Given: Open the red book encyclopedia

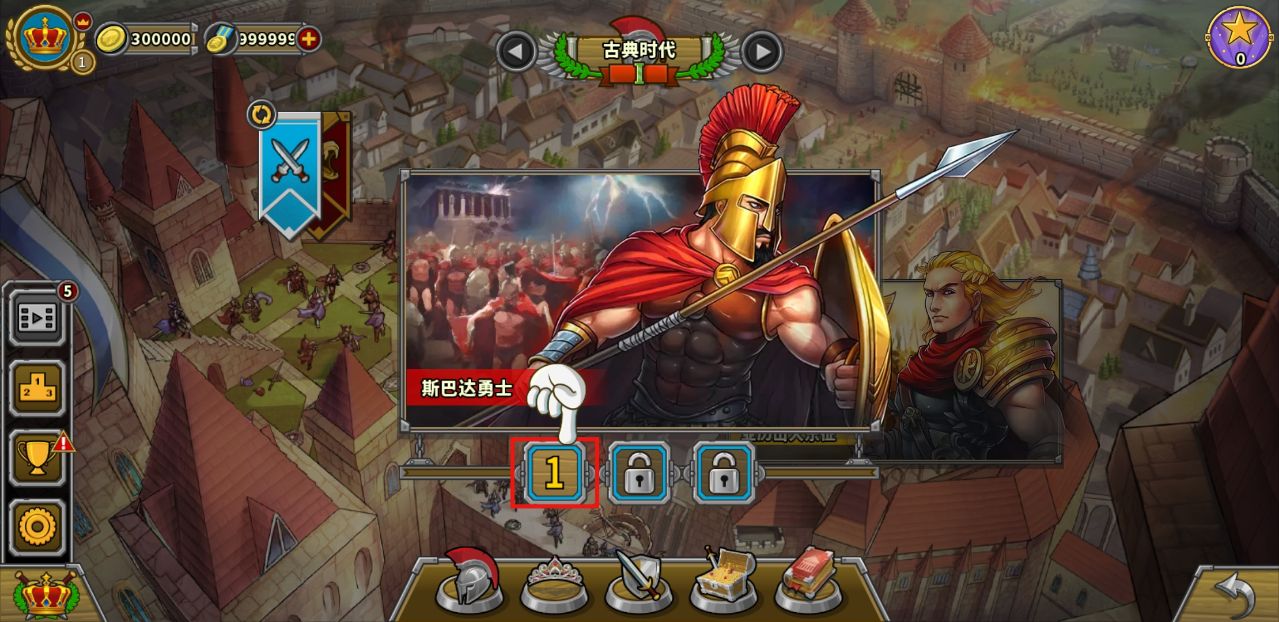Looking at the screenshot, I should coord(808,580).
